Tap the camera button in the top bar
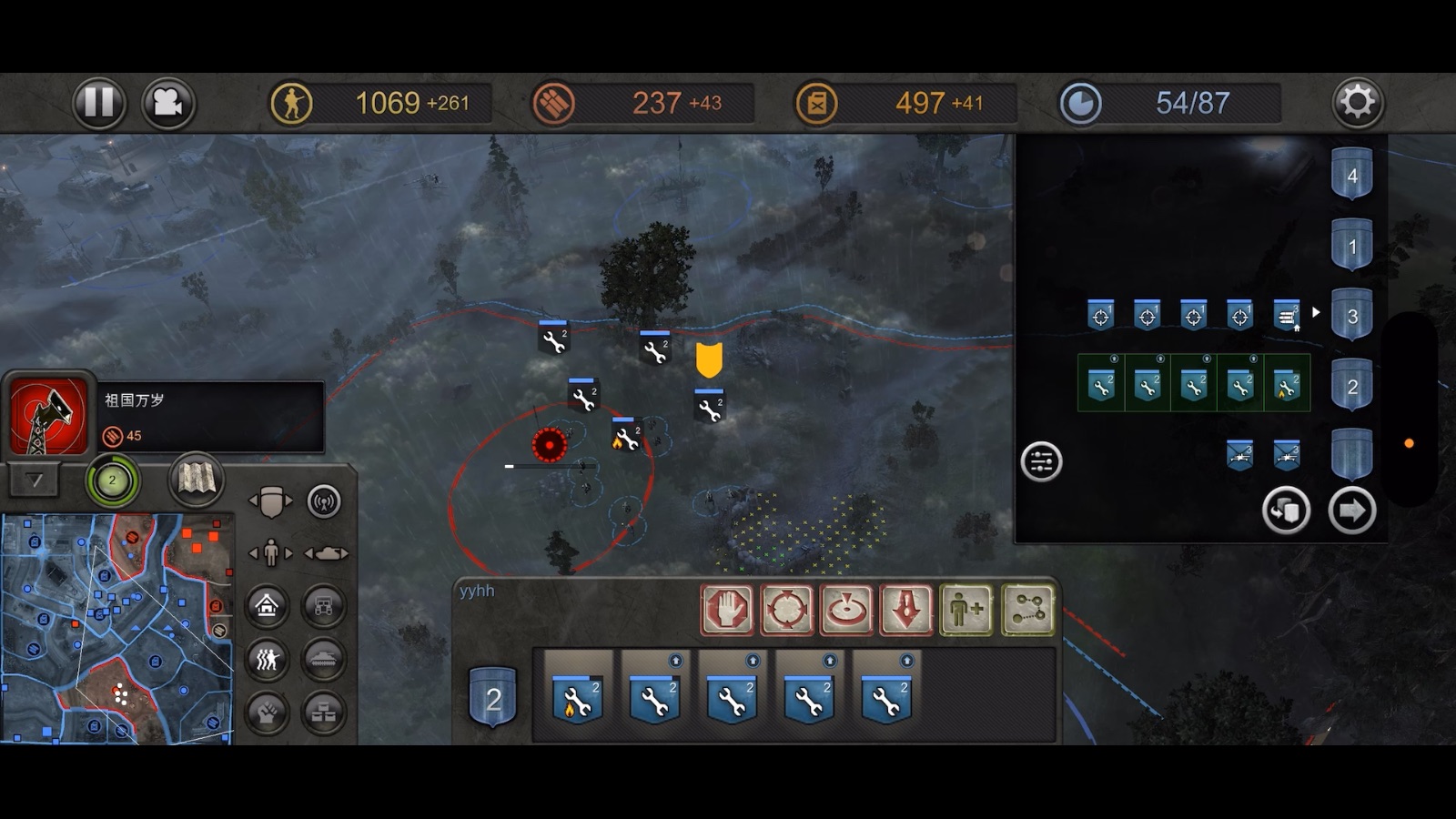This screenshot has height=819, width=1456. point(167,103)
